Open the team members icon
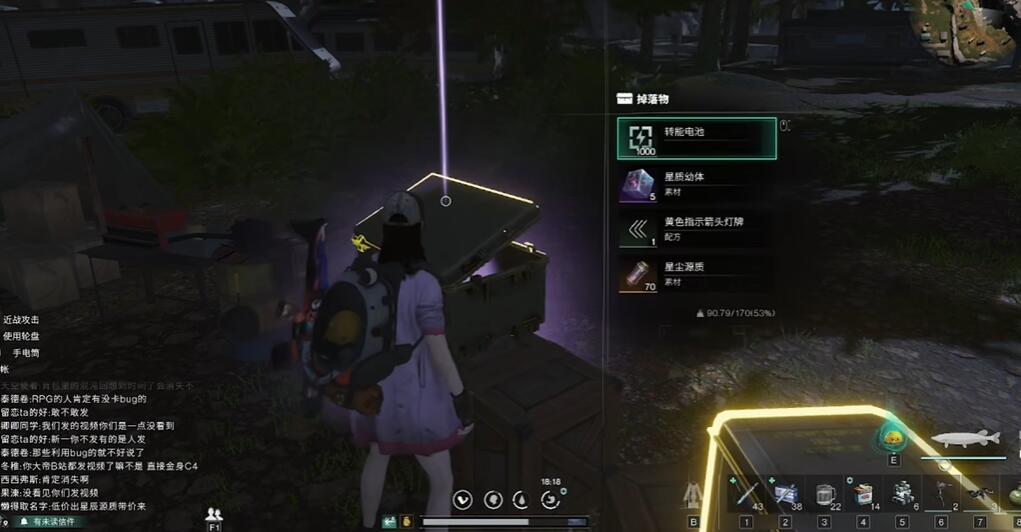 [x=213, y=514]
